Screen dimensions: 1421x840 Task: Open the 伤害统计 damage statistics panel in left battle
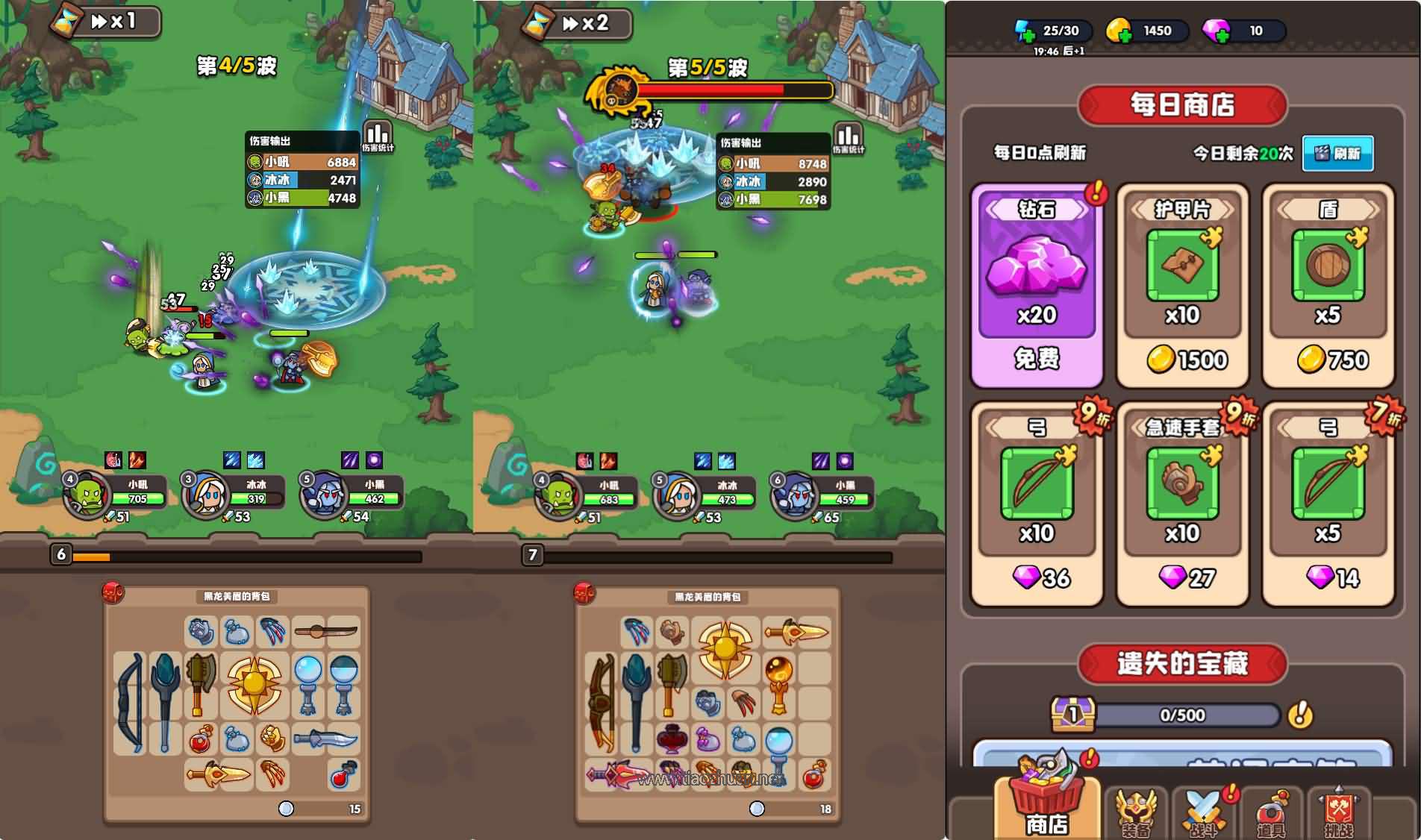[379, 138]
